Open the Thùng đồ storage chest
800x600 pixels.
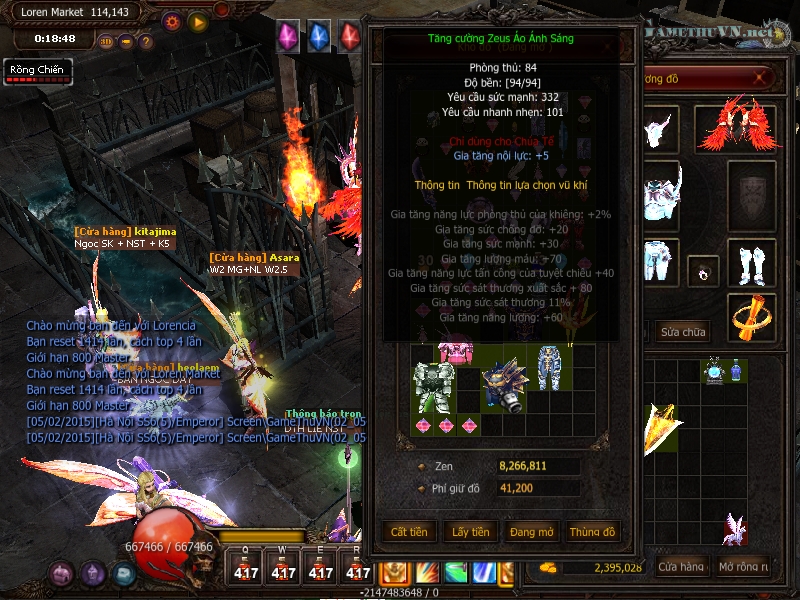pyautogui.click(x=593, y=532)
